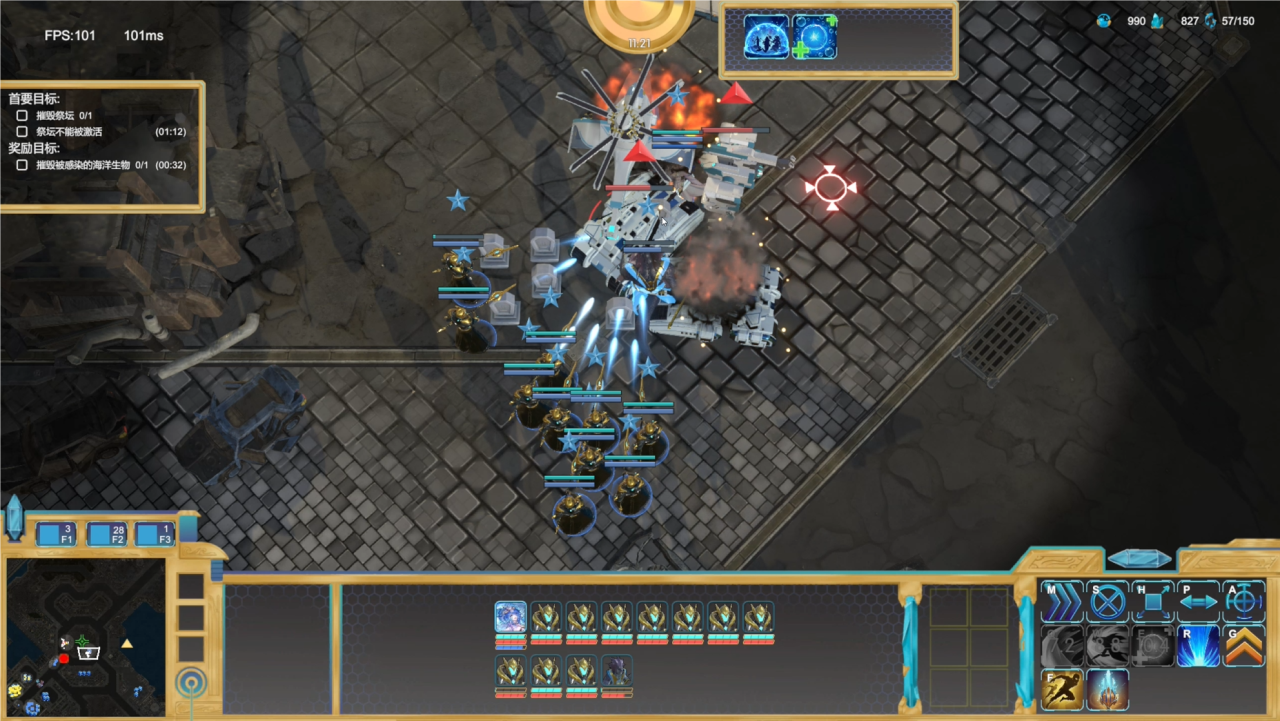Activate the blue shield dome top-bar ability
This screenshot has width=1280, height=721.
[766, 37]
